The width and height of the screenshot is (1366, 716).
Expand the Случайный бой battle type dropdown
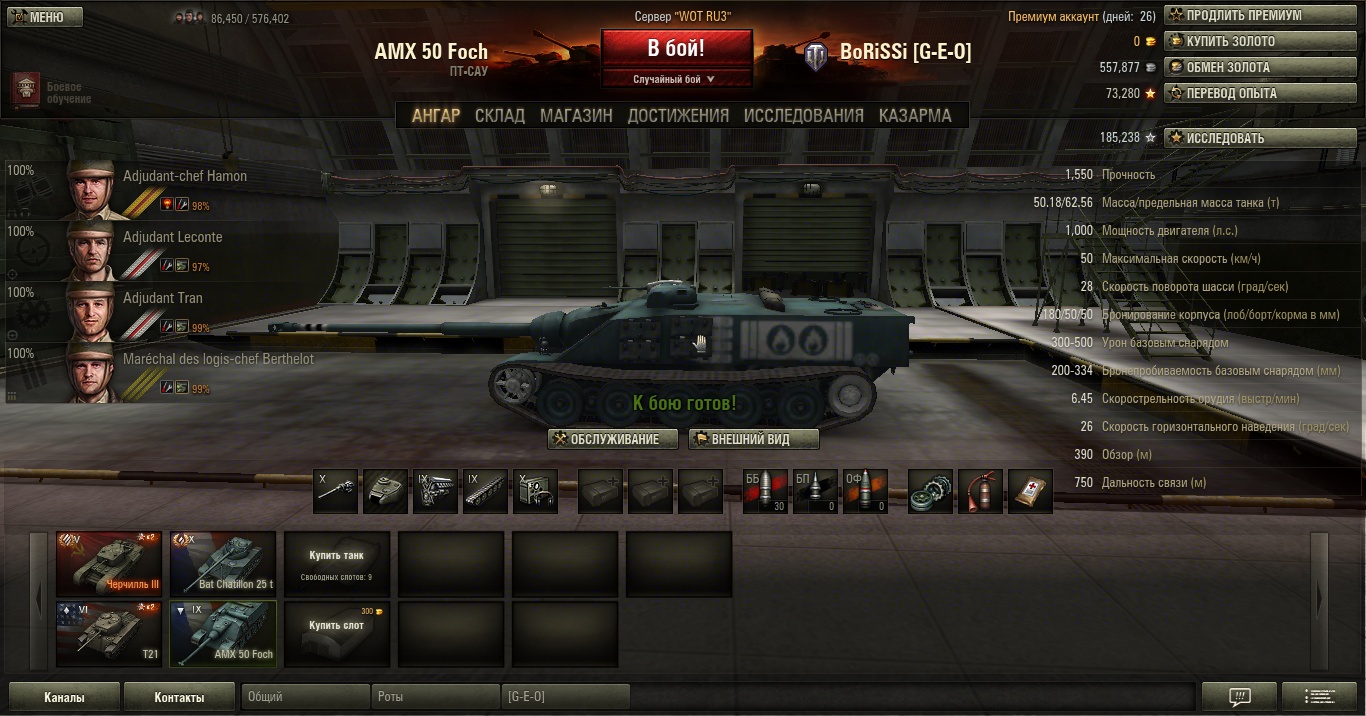pyautogui.click(x=676, y=79)
